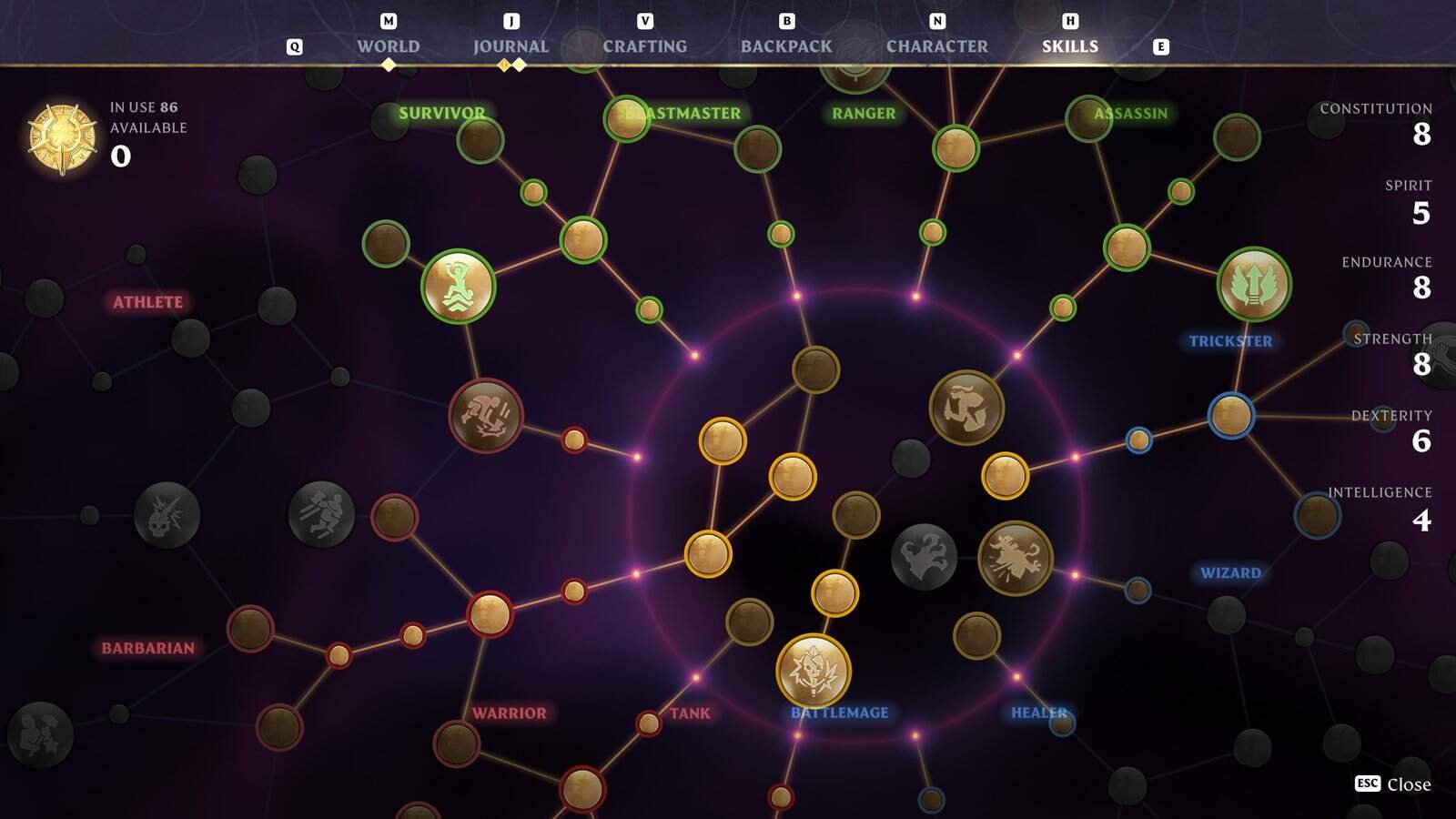This screenshot has width=1456, height=819.
Task: Select the green Double Jump skill node
Action: pyautogui.click(x=460, y=288)
